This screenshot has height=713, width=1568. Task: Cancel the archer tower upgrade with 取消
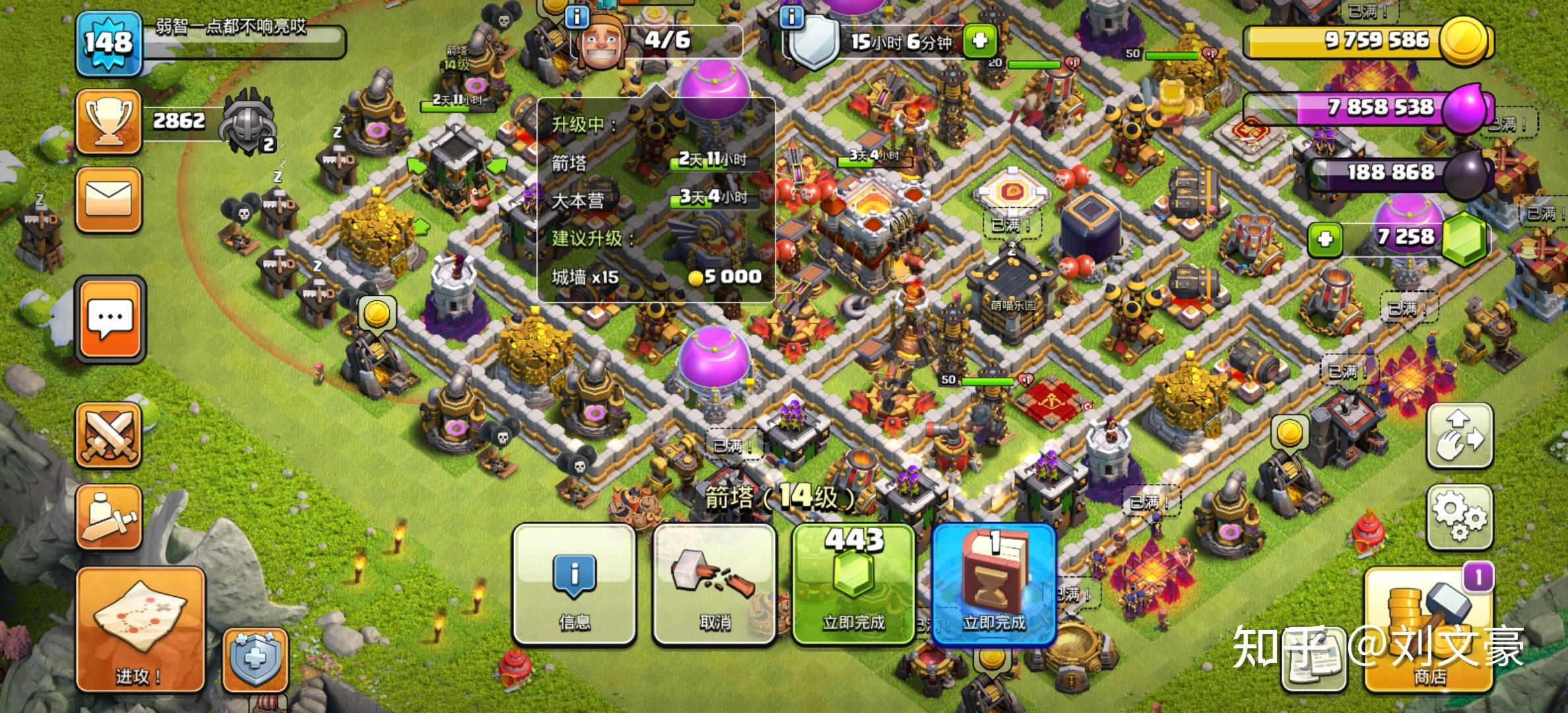pos(715,584)
